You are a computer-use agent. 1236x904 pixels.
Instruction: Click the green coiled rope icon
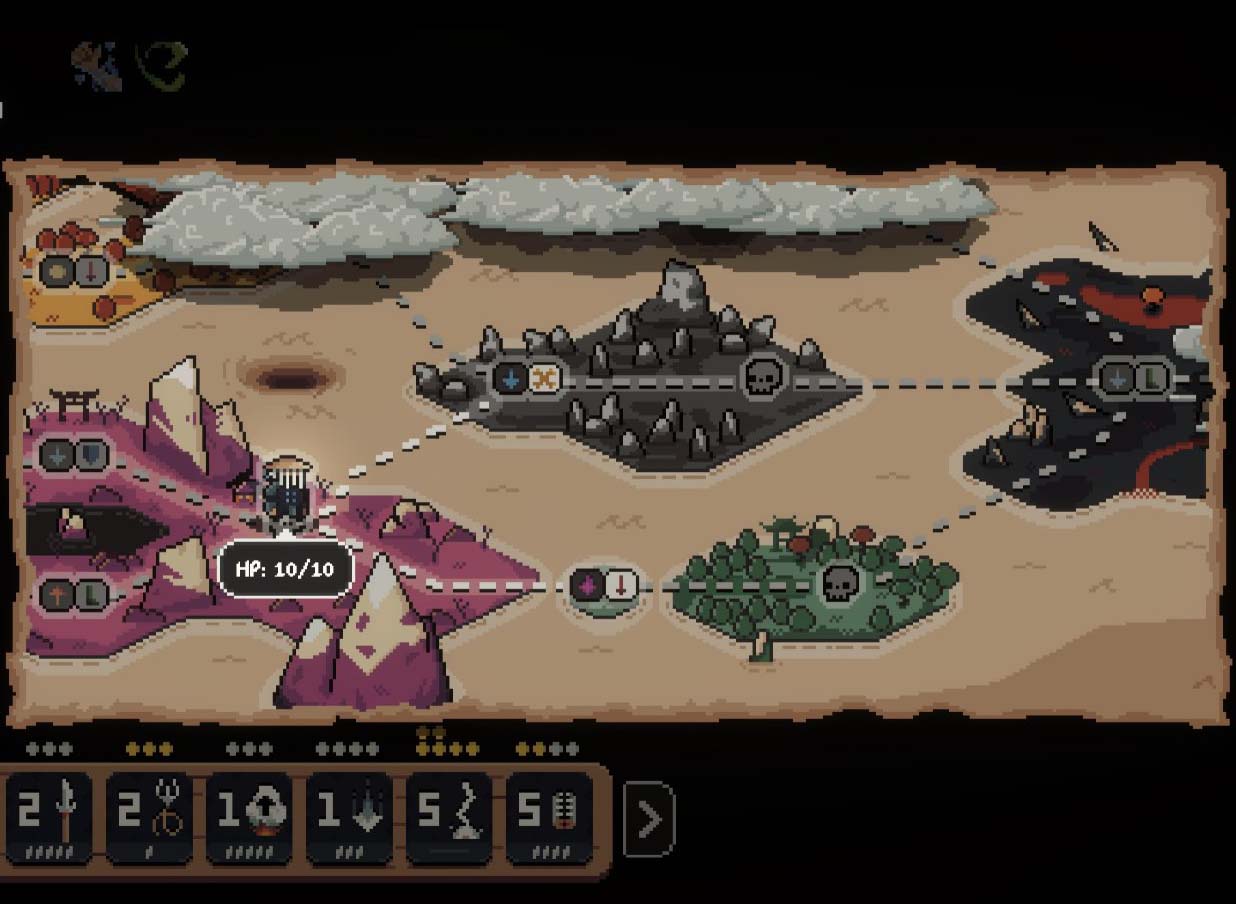(162, 66)
